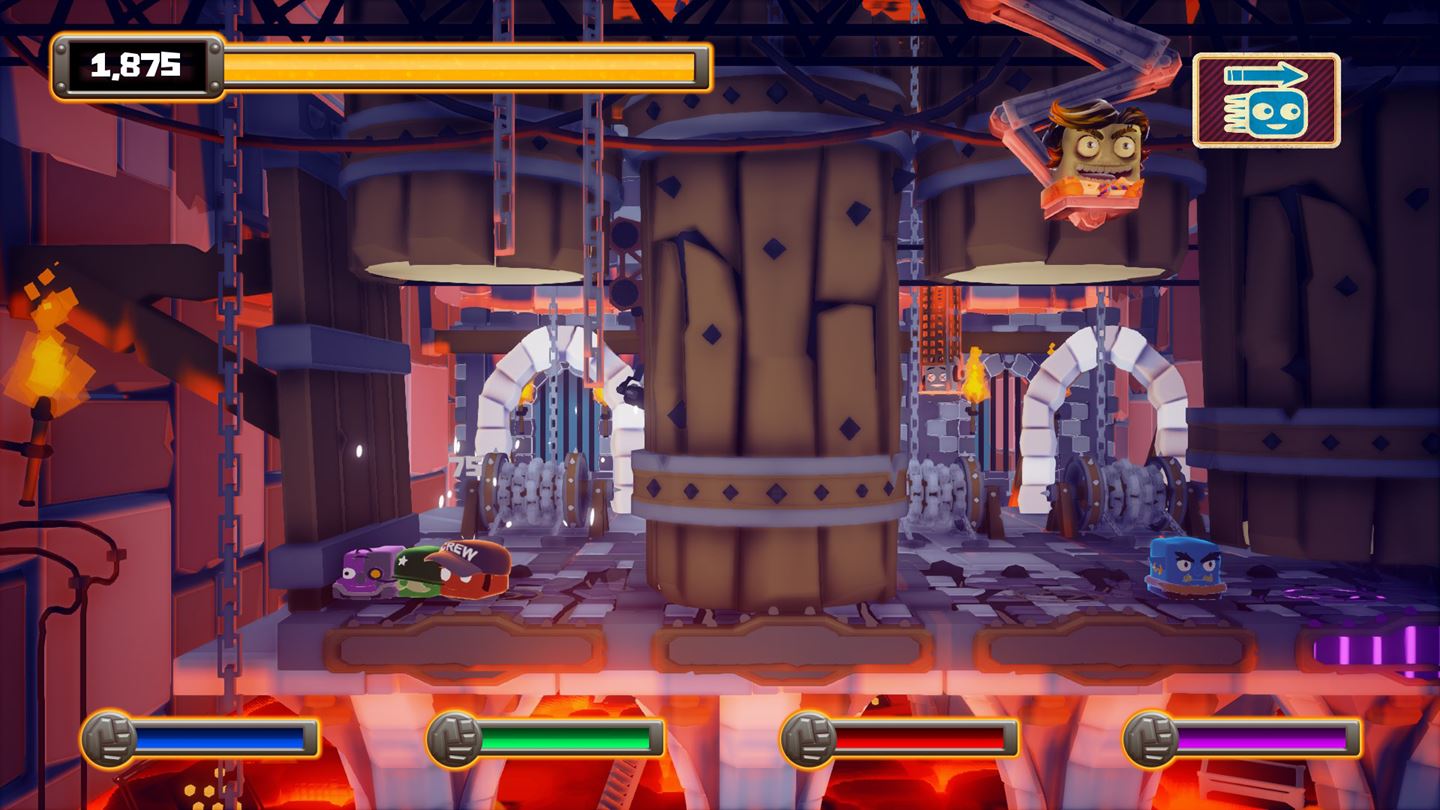Image resolution: width=1440 pixels, height=810 pixels.
Task: Expand the score panel frame on the top left
Action: pos(136,64)
